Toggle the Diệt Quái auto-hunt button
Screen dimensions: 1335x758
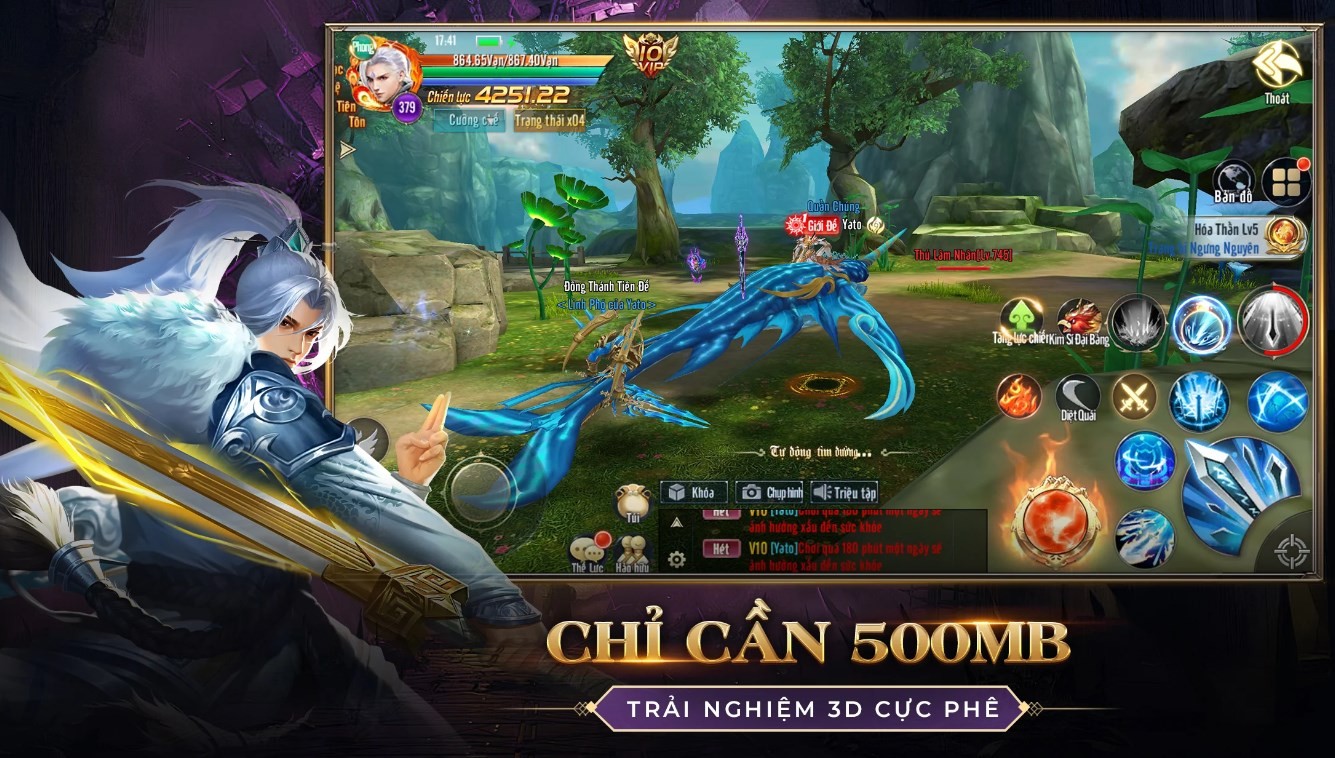pyautogui.click(x=1078, y=397)
